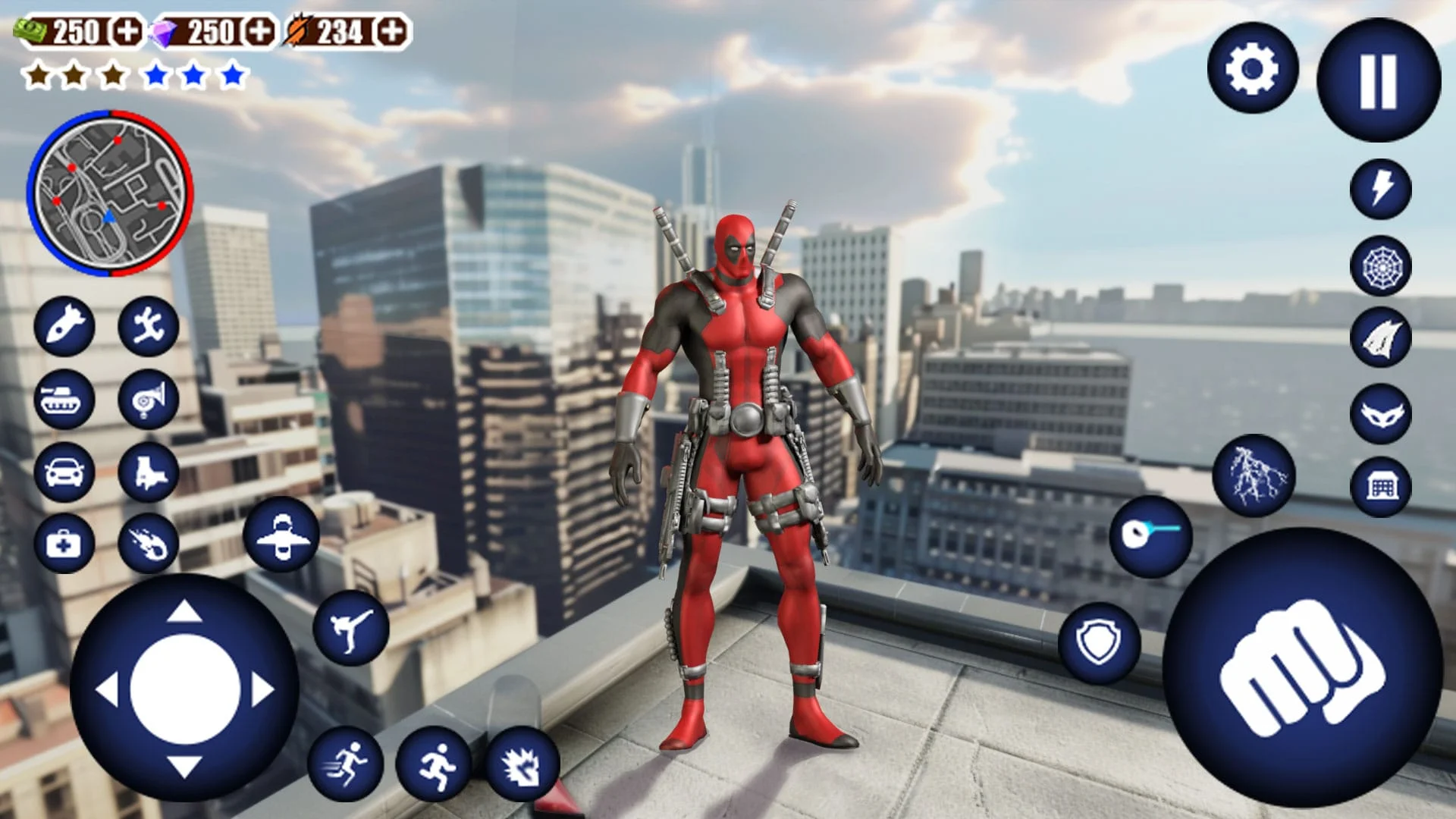Image resolution: width=1456 pixels, height=819 pixels.
Task: Open the tank spawn icon
Action: click(x=67, y=400)
